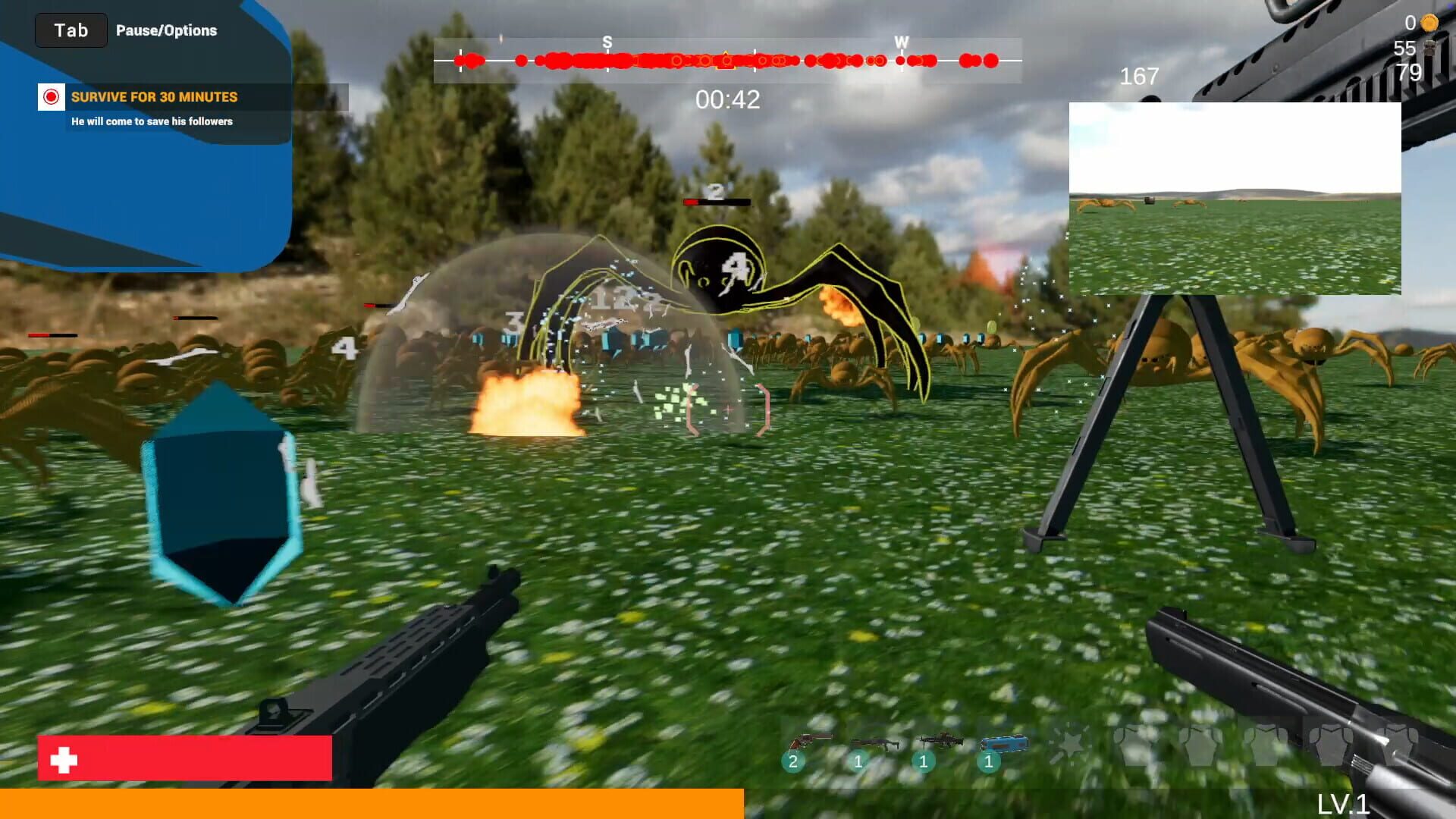The image size is (1456, 819).
Task: Click the compass enemy indicator strip
Action: (728, 58)
